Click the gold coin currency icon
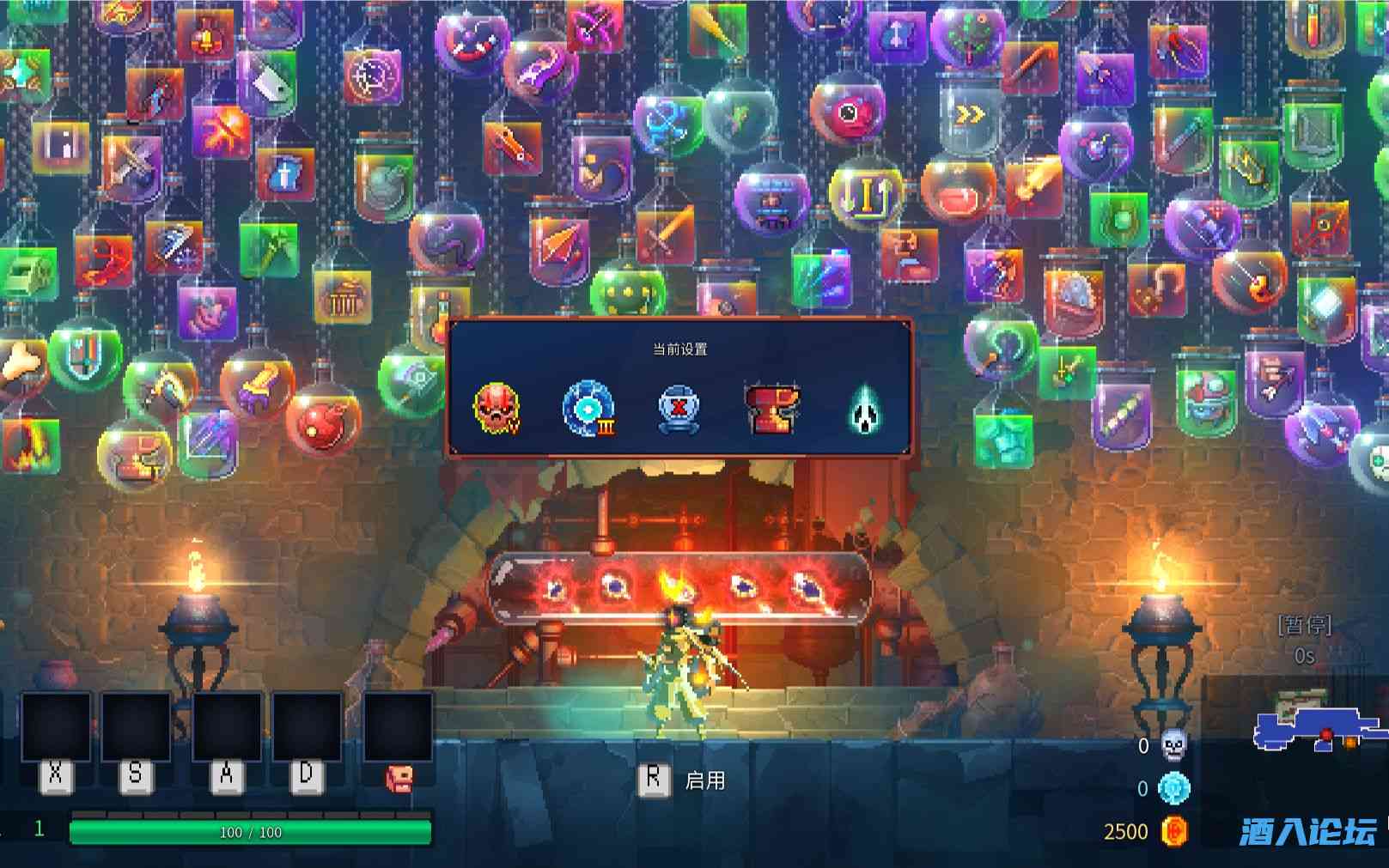This screenshot has height=868, width=1389. tap(1174, 830)
